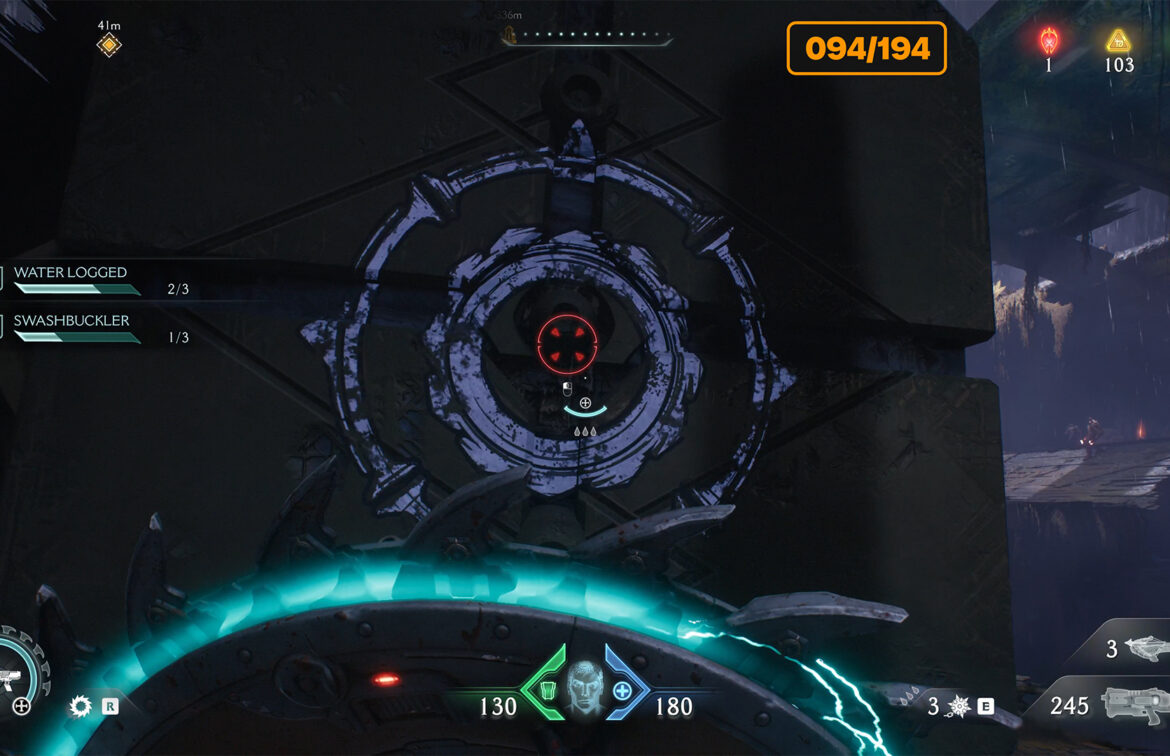Click the gold diamond objective marker

pyautogui.click(x=108, y=45)
